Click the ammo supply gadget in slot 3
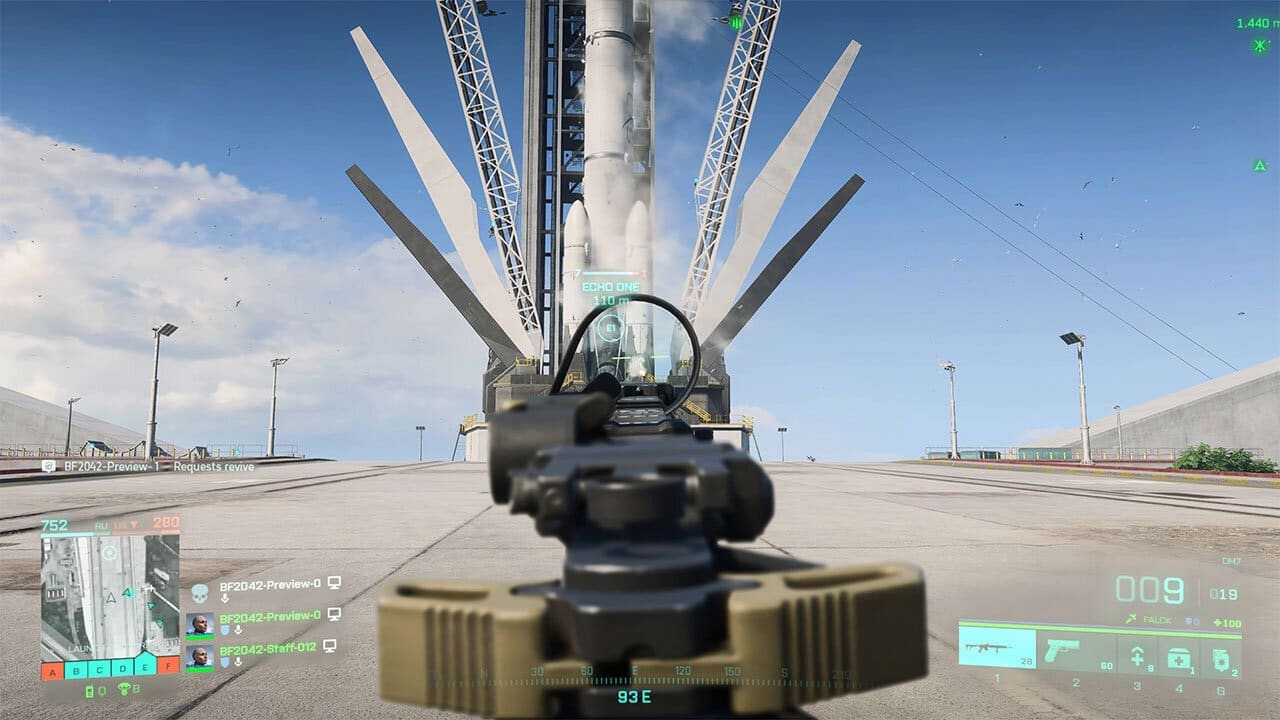The height and width of the screenshot is (720, 1280). [1138, 654]
